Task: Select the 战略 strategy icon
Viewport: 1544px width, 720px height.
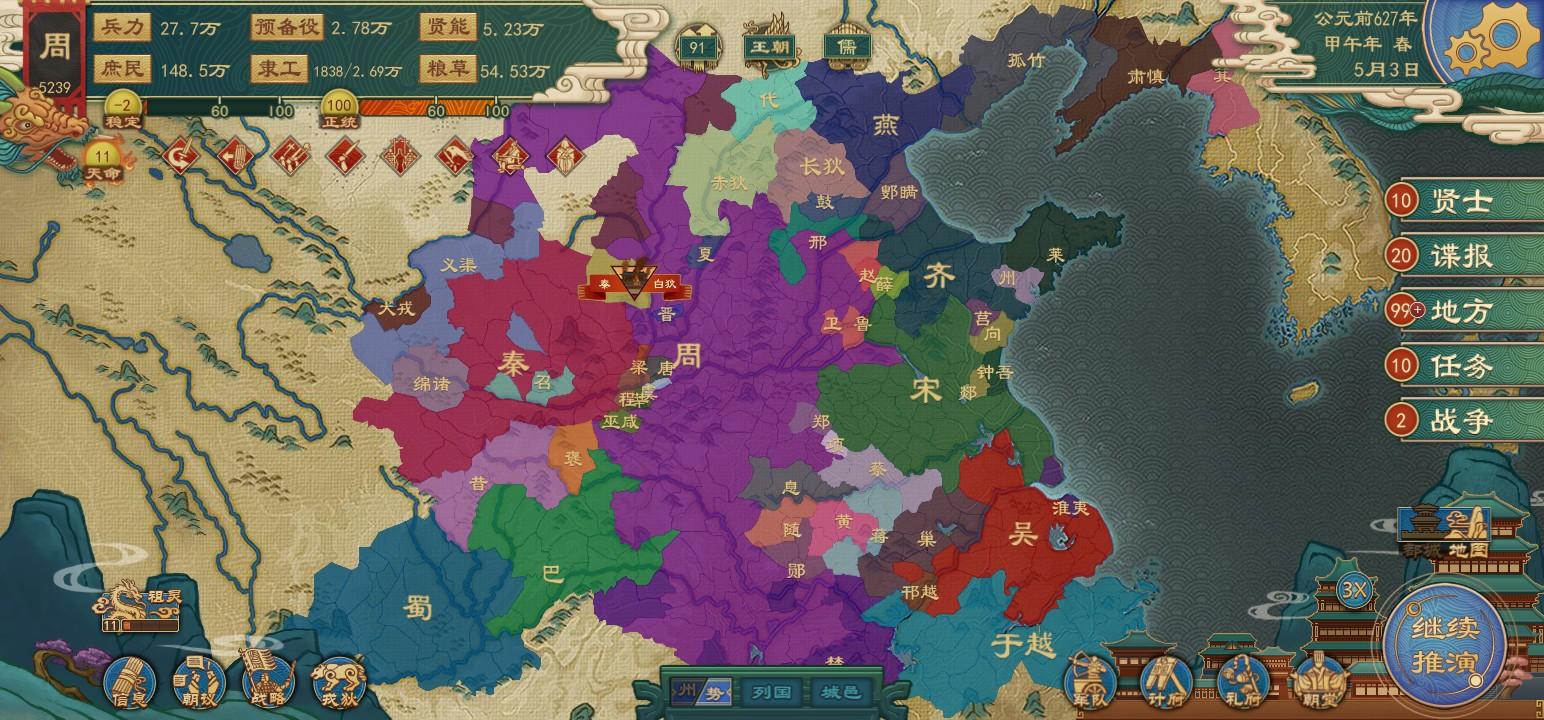Action: pos(267,684)
